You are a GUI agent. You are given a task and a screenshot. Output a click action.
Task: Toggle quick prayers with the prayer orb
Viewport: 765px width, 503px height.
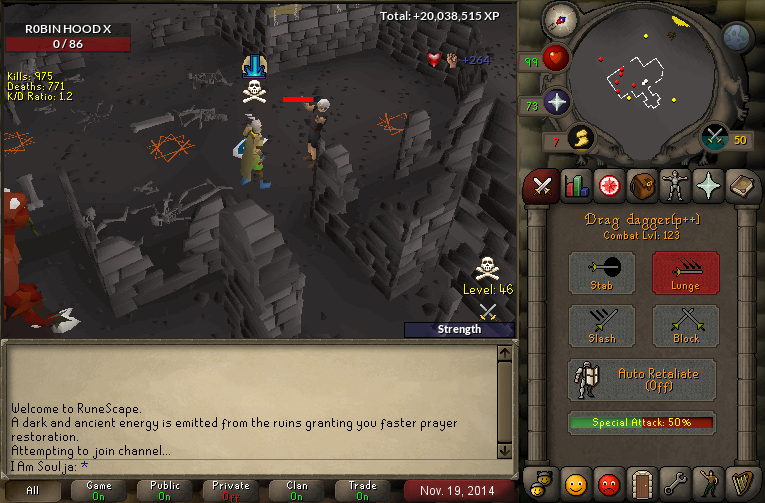click(556, 101)
